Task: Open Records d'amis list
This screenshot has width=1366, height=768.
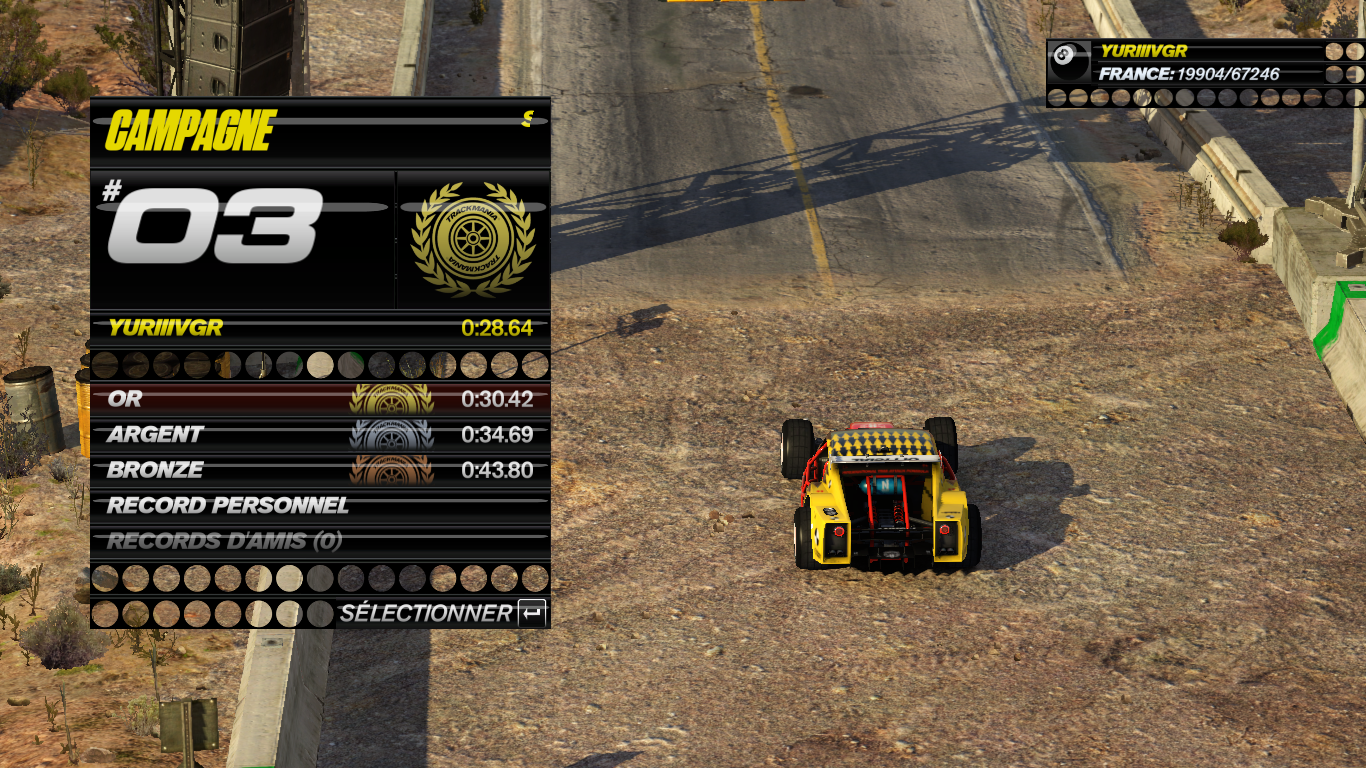Action: [320, 541]
